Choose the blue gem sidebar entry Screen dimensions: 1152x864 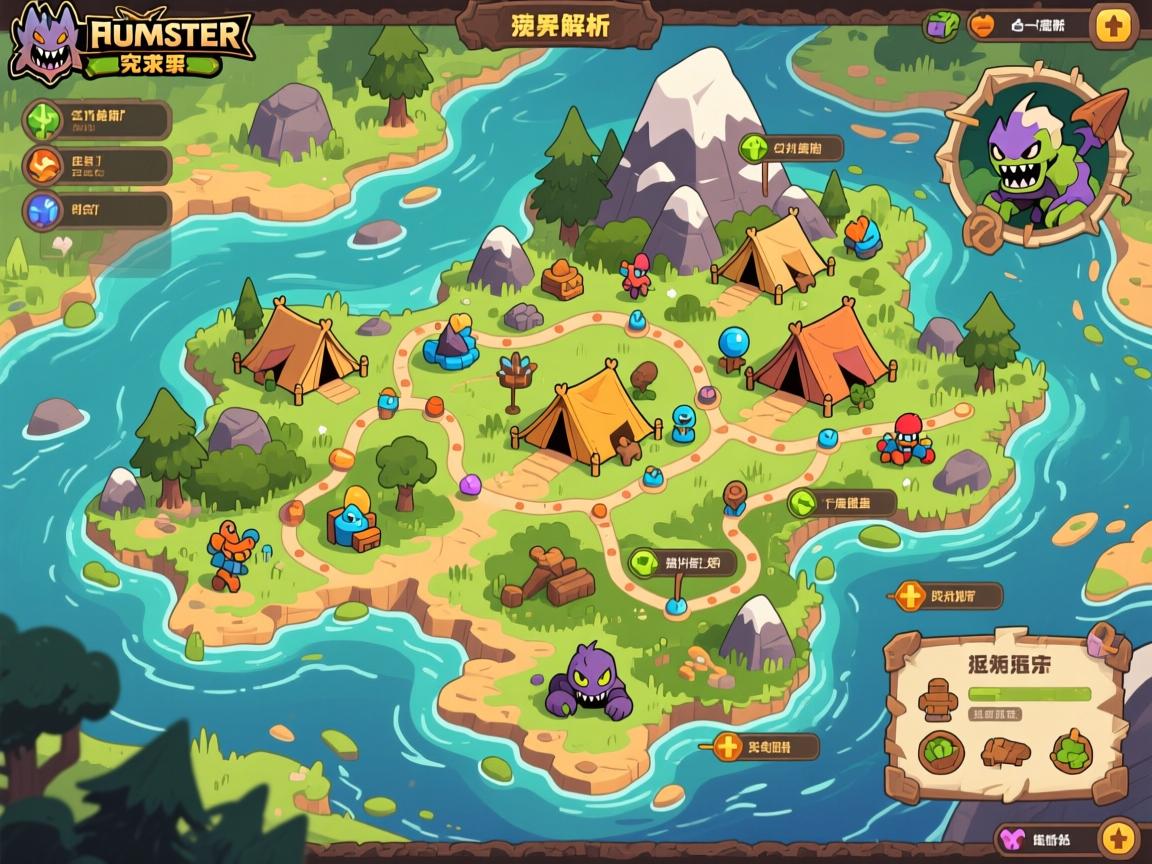tap(45, 211)
